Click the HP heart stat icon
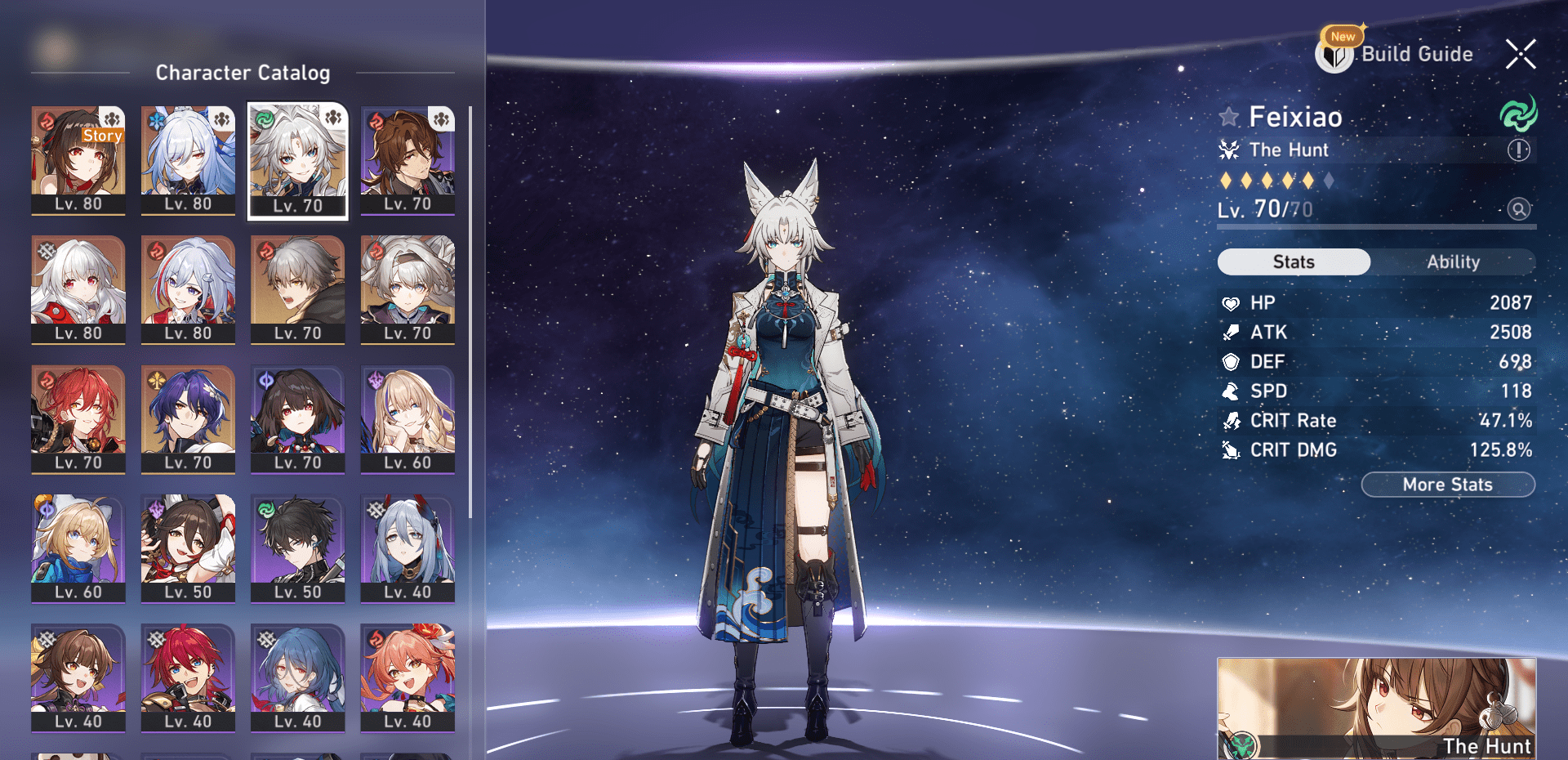 1229,302
